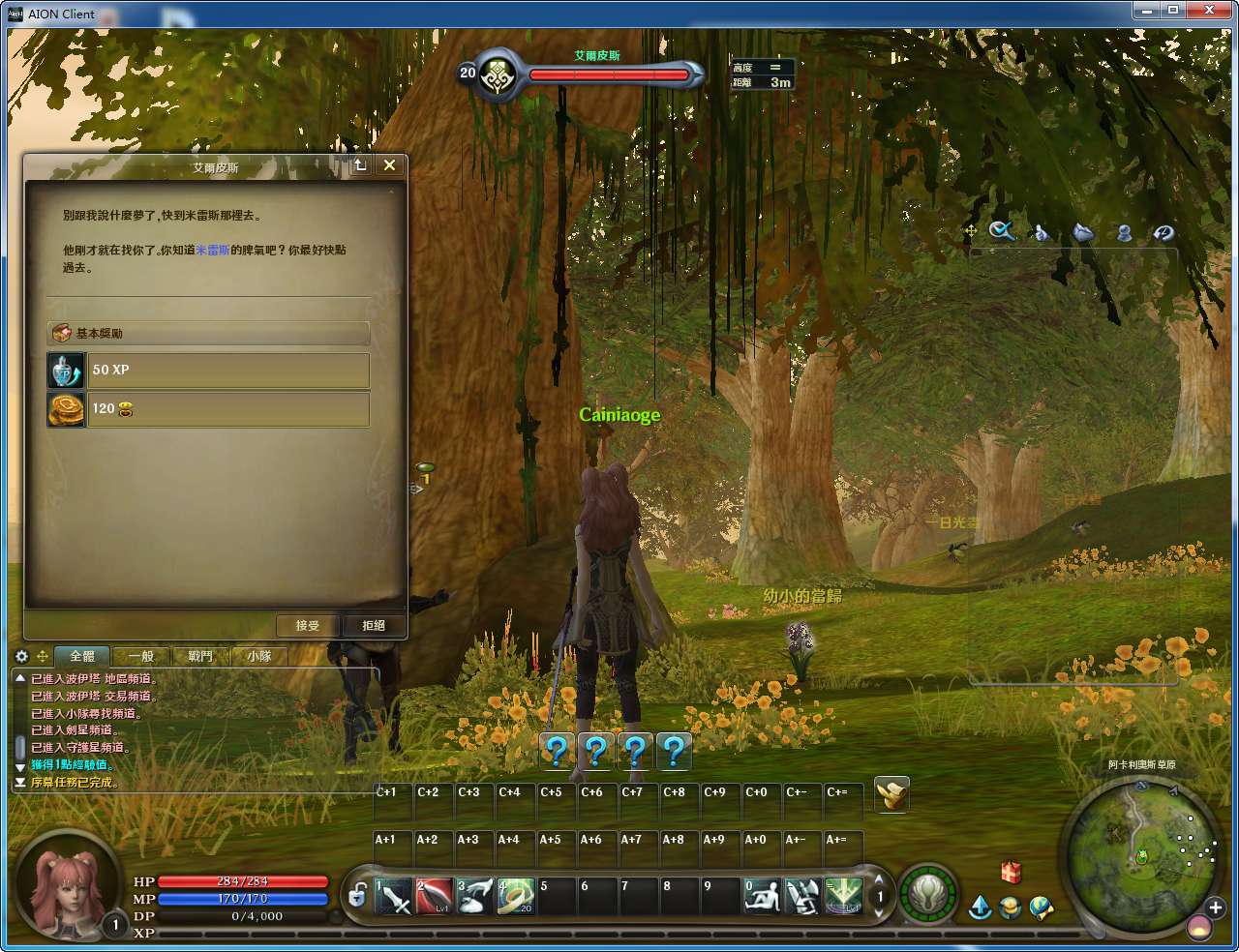
Task: Select the sword attack skill in hotbar slot 1
Action: 391,896
